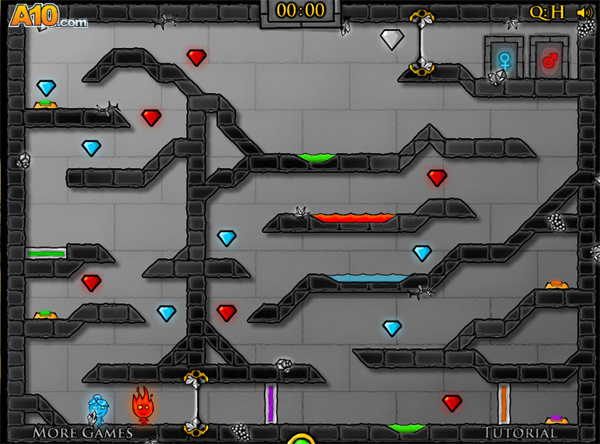Viewport: 600px width, 444px height.
Task: Open the More Games link
Action: (x=83, y=433)
